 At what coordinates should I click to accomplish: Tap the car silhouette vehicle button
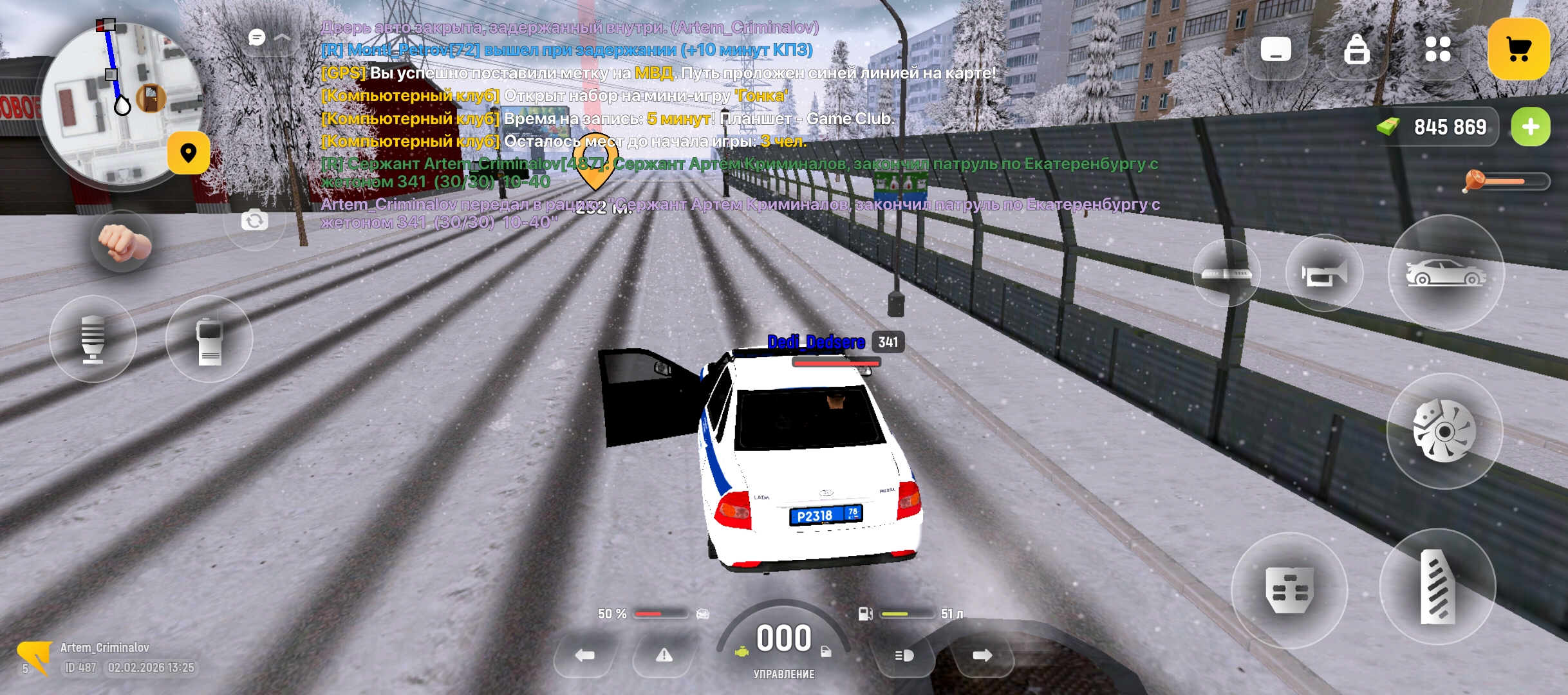coord(1446,273)
